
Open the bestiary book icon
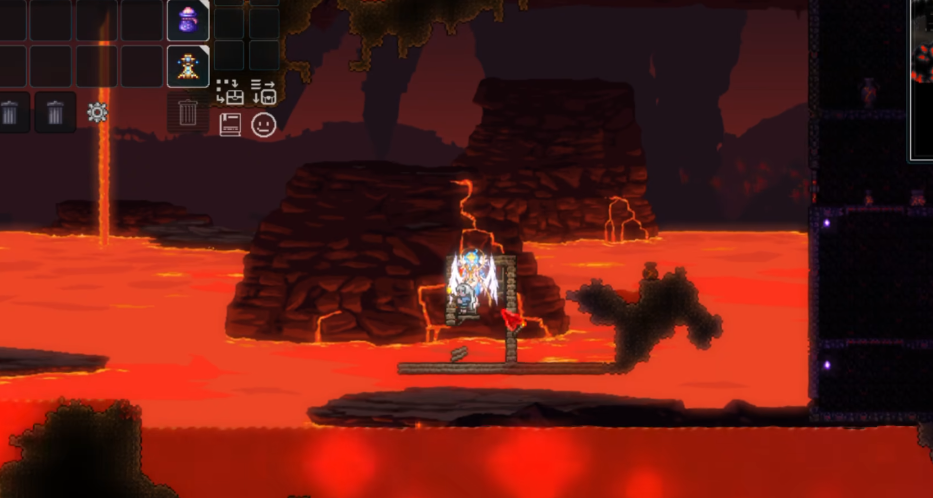click(230, 125)
